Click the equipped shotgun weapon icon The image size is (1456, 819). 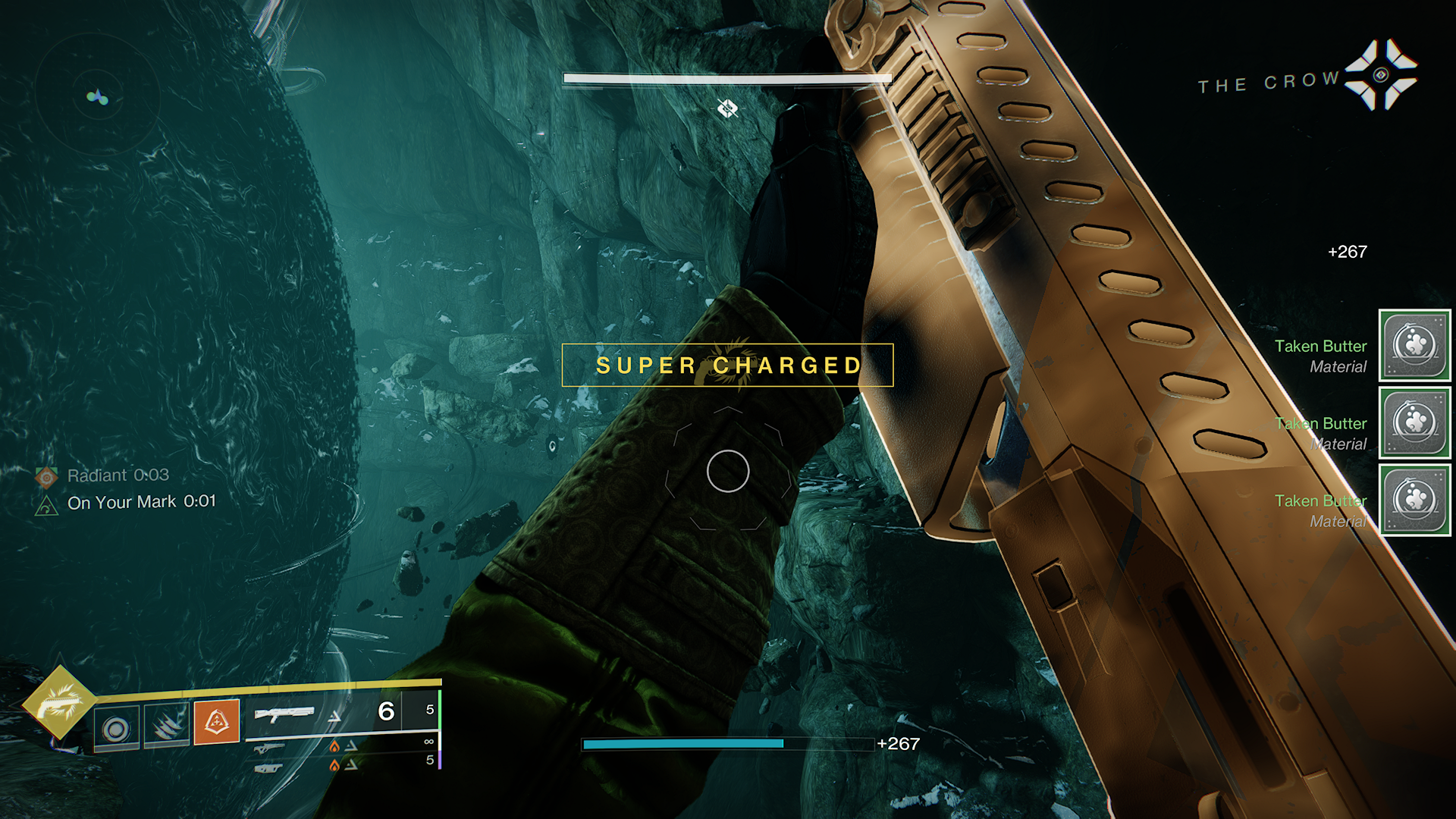284,713
